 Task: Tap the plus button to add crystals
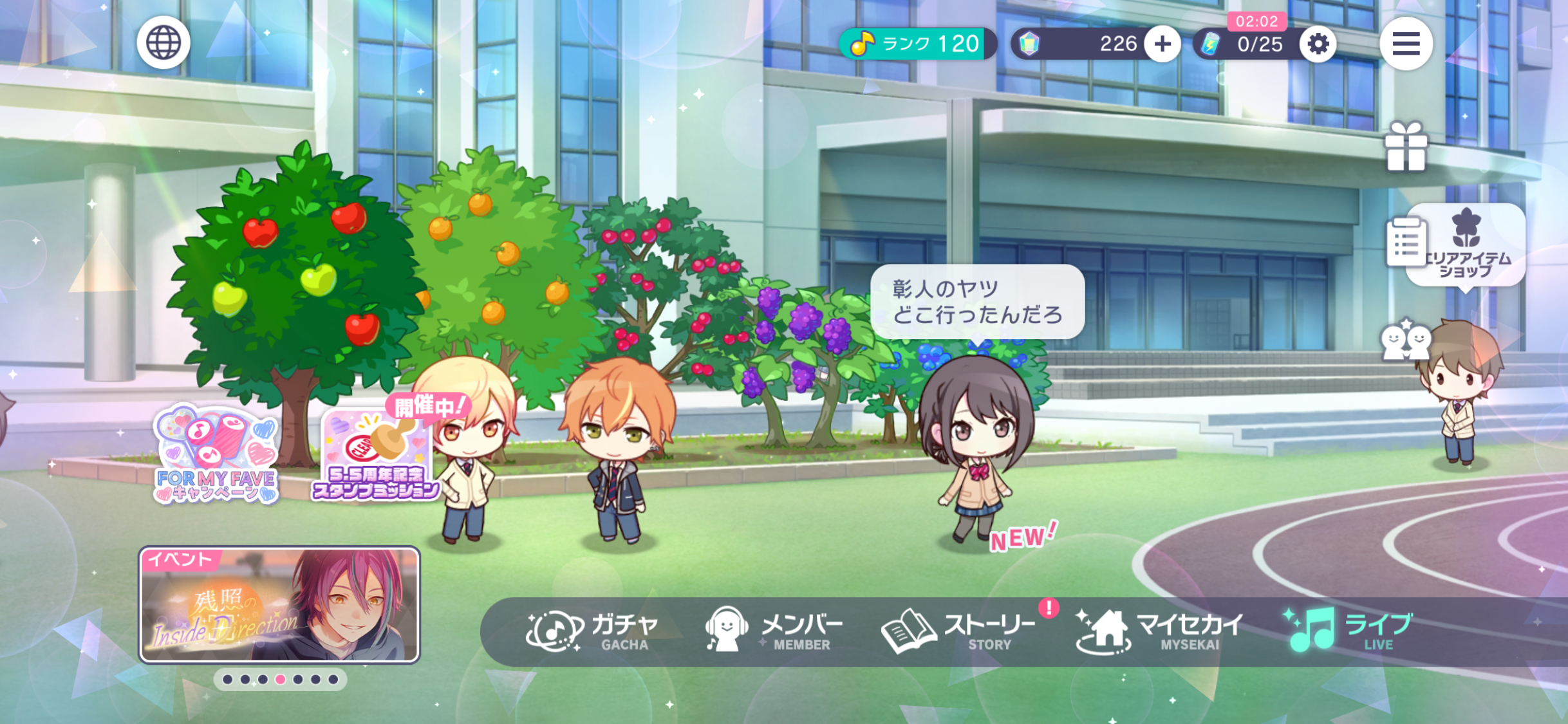1162,44
